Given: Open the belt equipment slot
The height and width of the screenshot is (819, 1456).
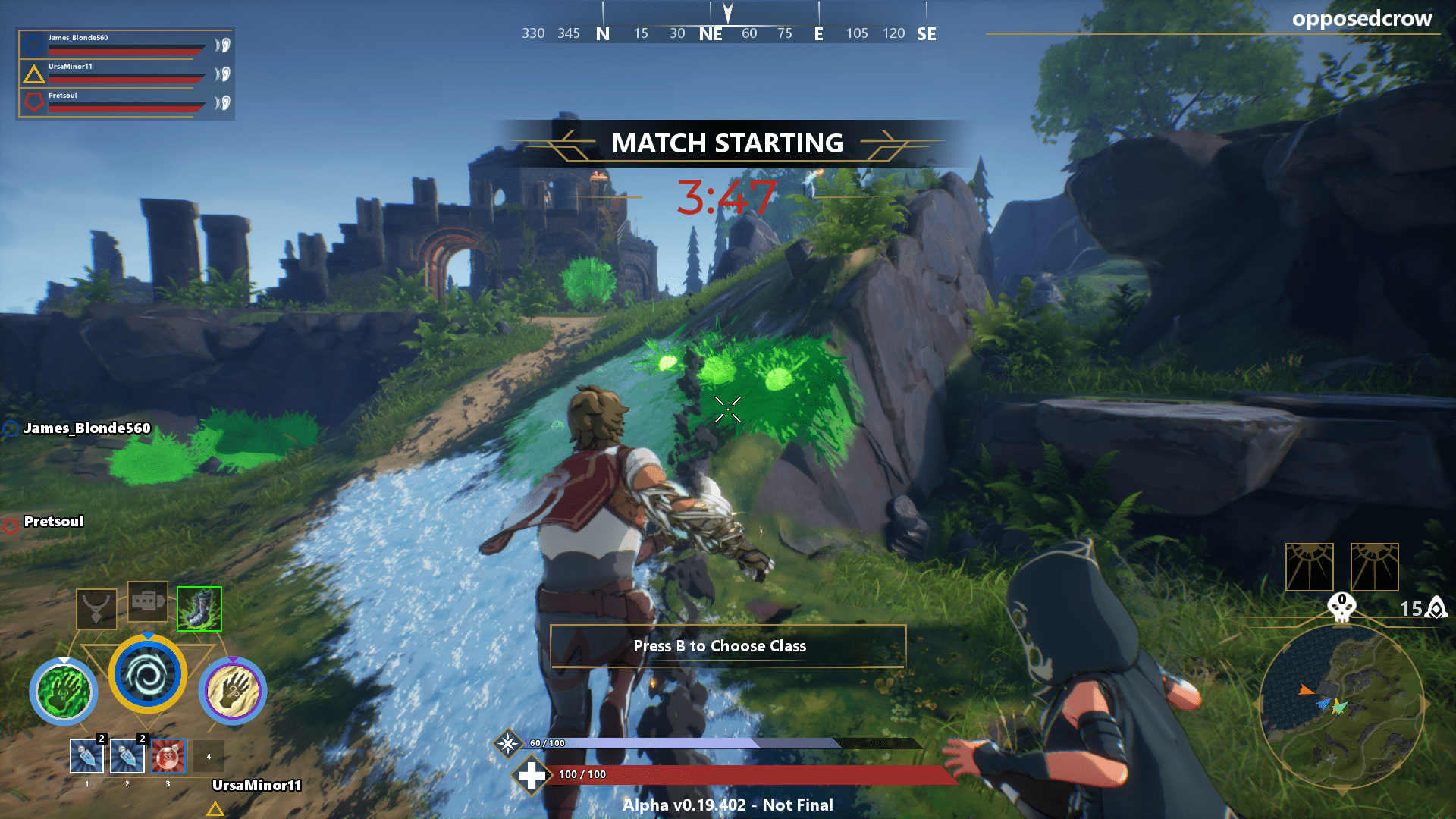Looking at the screenshot, I should [x=148, y=602].
